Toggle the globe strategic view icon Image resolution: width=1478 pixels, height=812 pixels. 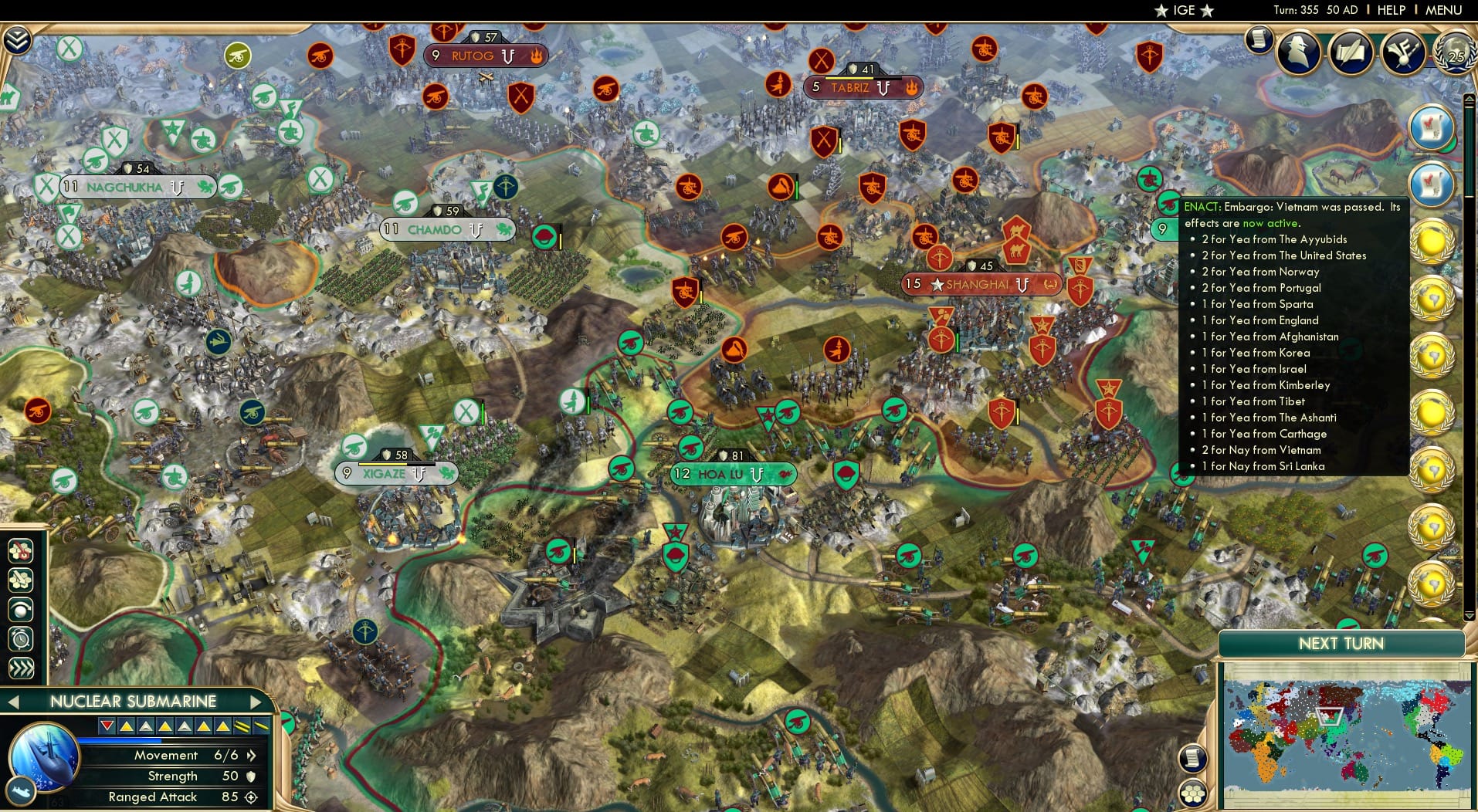(x=21, y=610)
